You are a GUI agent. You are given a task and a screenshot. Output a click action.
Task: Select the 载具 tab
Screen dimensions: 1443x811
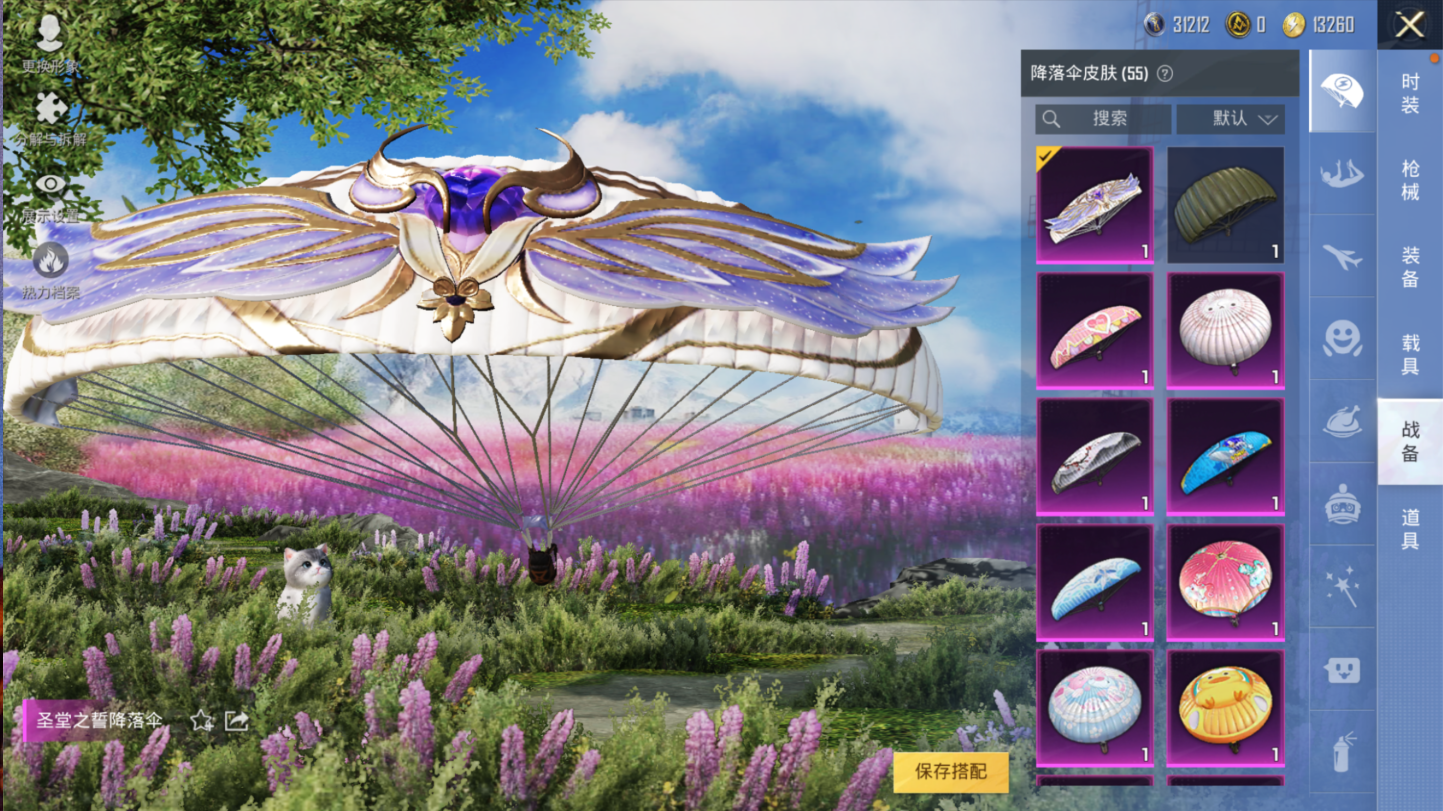(1410, 354)
